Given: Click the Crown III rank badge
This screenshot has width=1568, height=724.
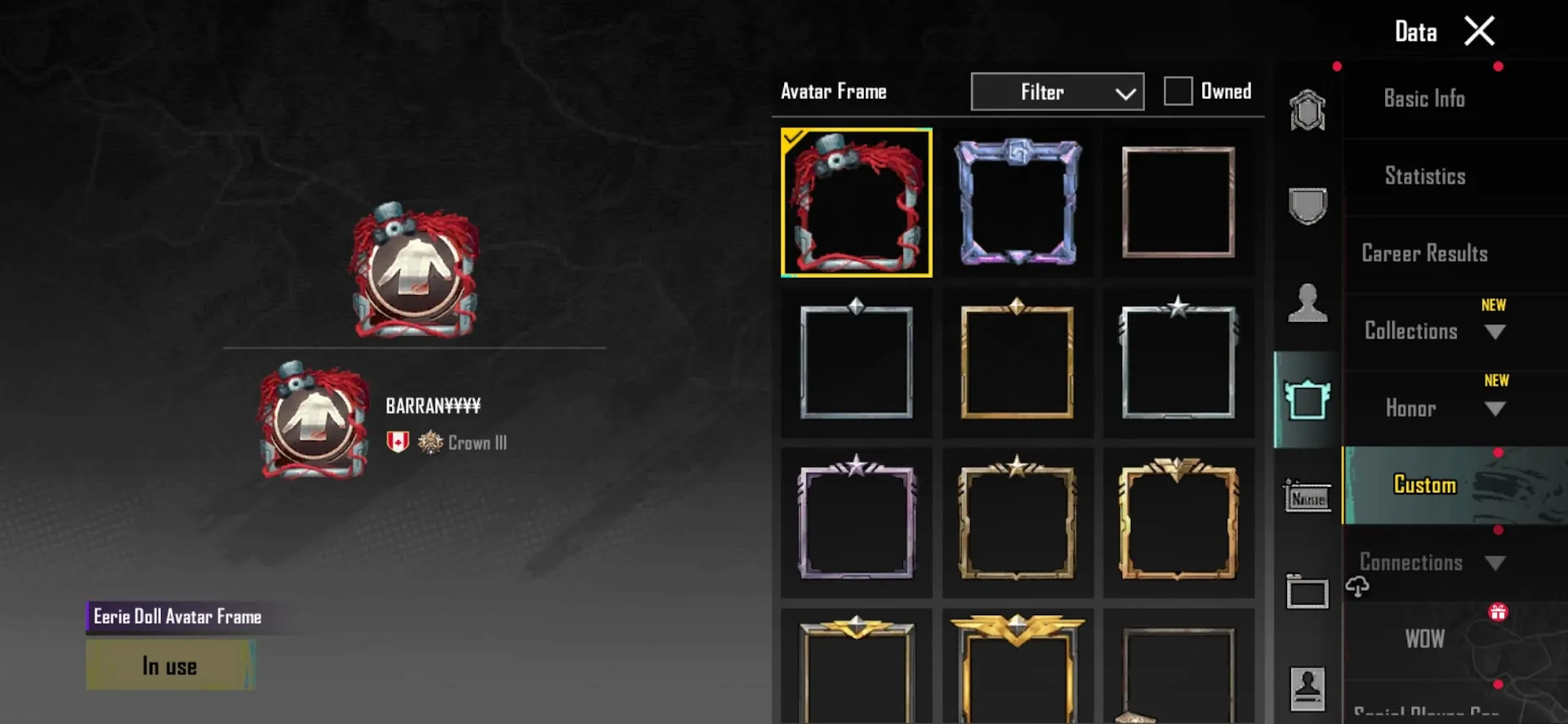Looking at the screenshot, I should coord(429,442).
